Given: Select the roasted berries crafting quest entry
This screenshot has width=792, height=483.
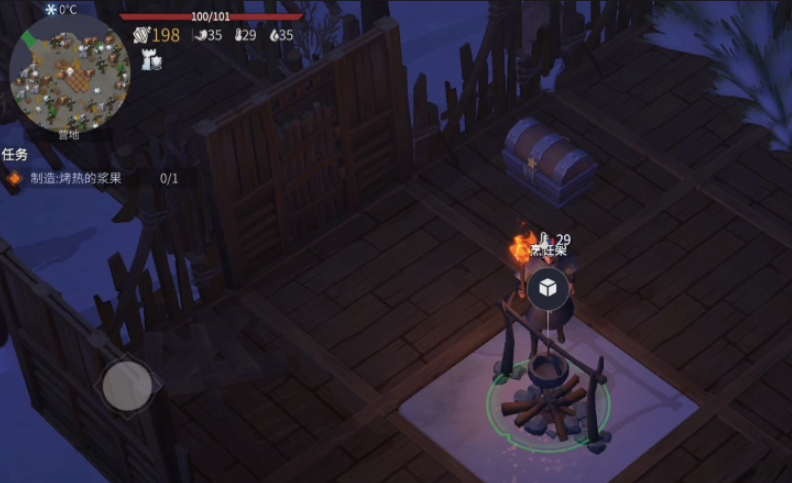Looking at the screenshot, I should (x=90, y=179).
